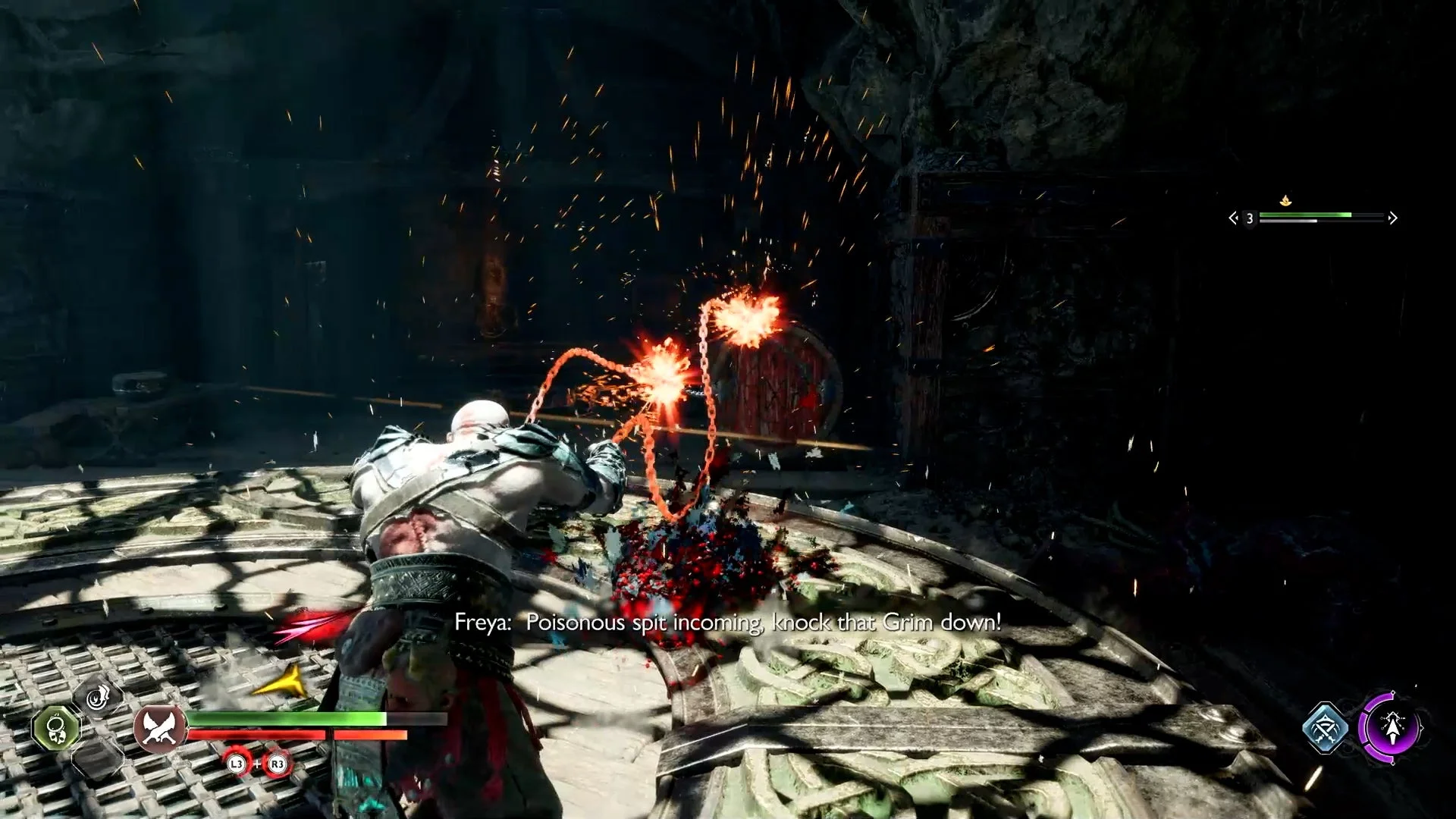This screenshot has height=819, width=1456.
Task: Trigger the purple sigil arrow ability
Action: (1392, 728)
